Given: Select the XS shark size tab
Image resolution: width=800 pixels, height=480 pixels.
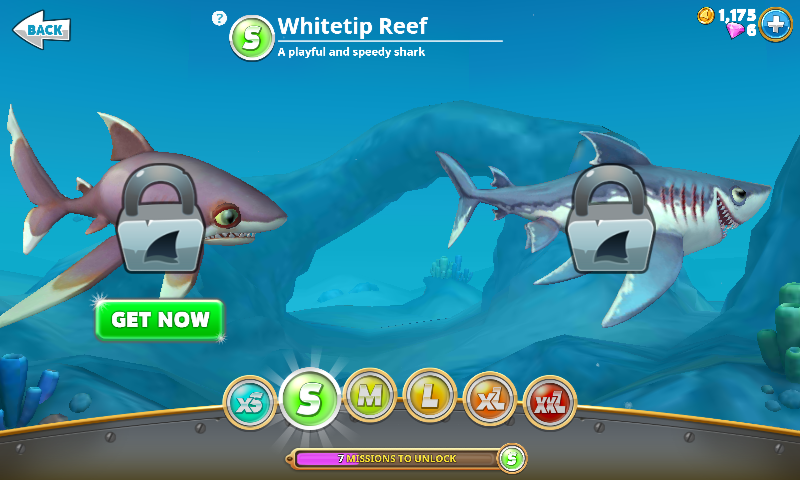Looking at the screenshot, I should (x=248, y=402).
